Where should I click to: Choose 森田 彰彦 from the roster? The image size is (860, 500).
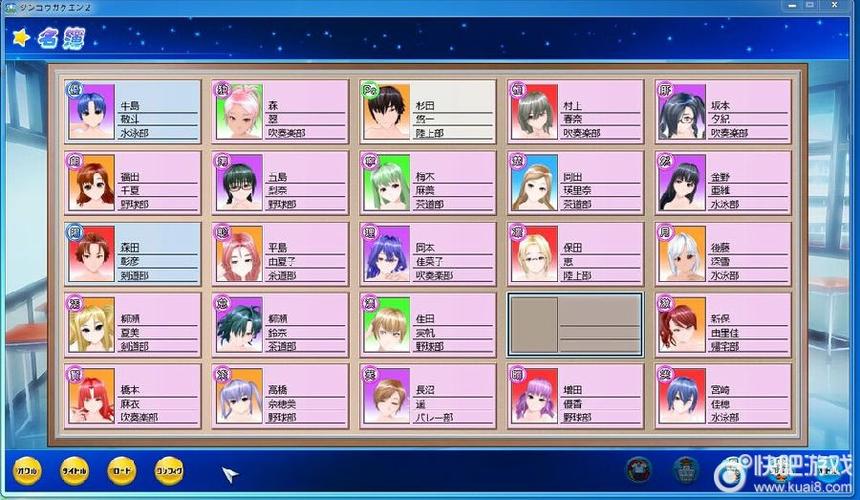134,253
